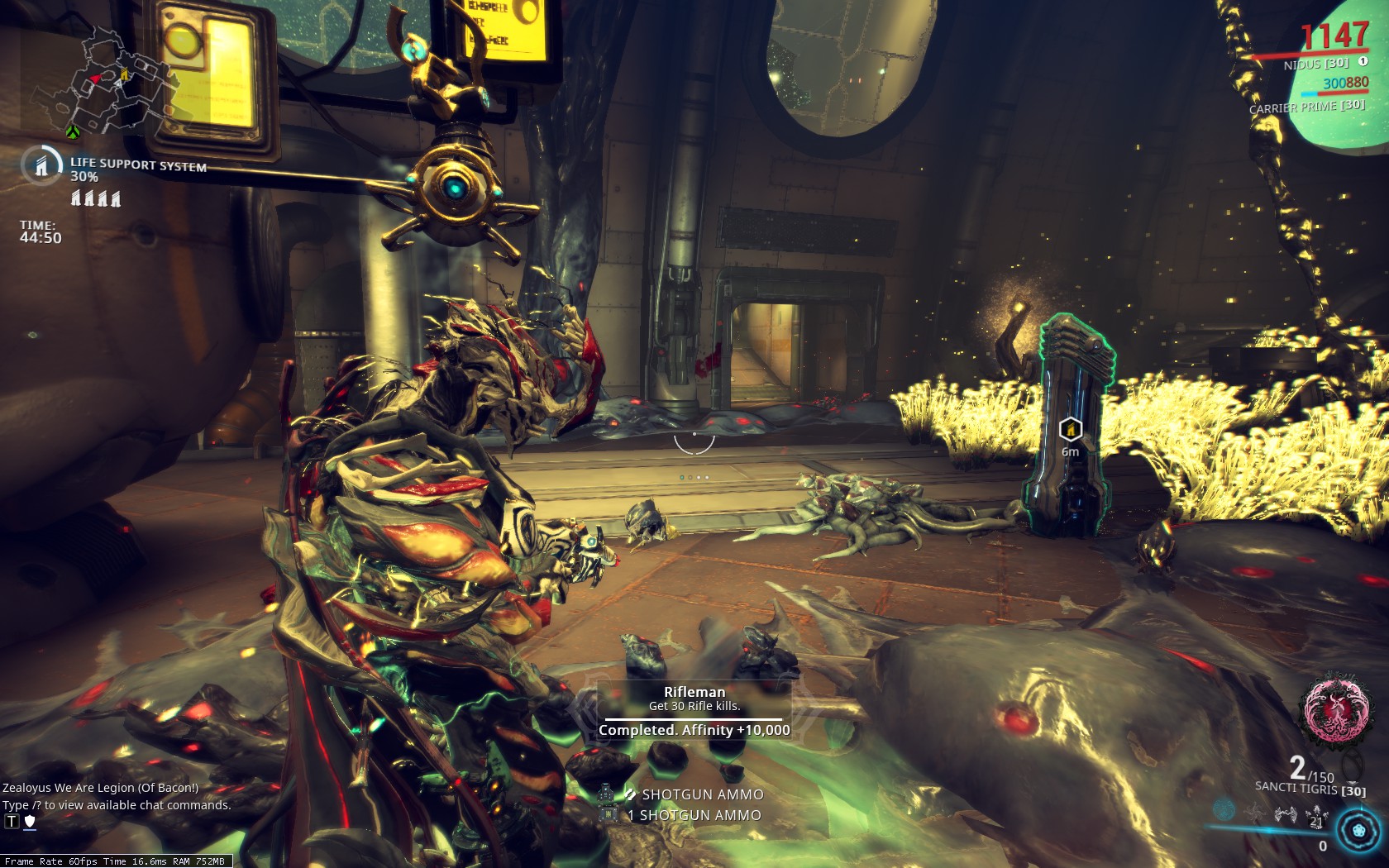The width and height of the screenshot is (1389, 868).
Task: Select the Life Support System objective icon
Action: click(x=41, y=165)
